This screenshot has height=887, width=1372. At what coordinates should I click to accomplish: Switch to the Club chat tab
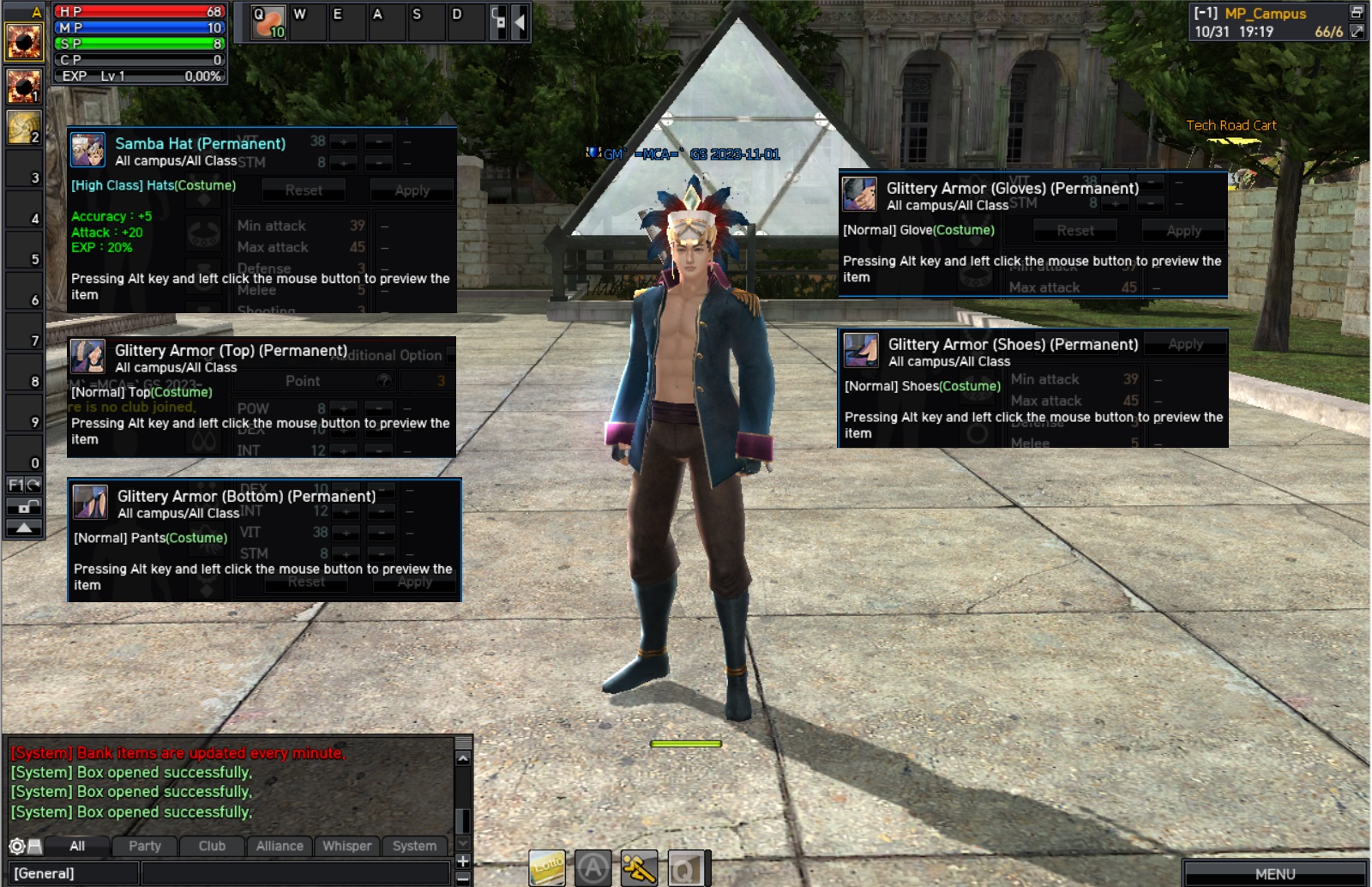click(x=212, y=846)
